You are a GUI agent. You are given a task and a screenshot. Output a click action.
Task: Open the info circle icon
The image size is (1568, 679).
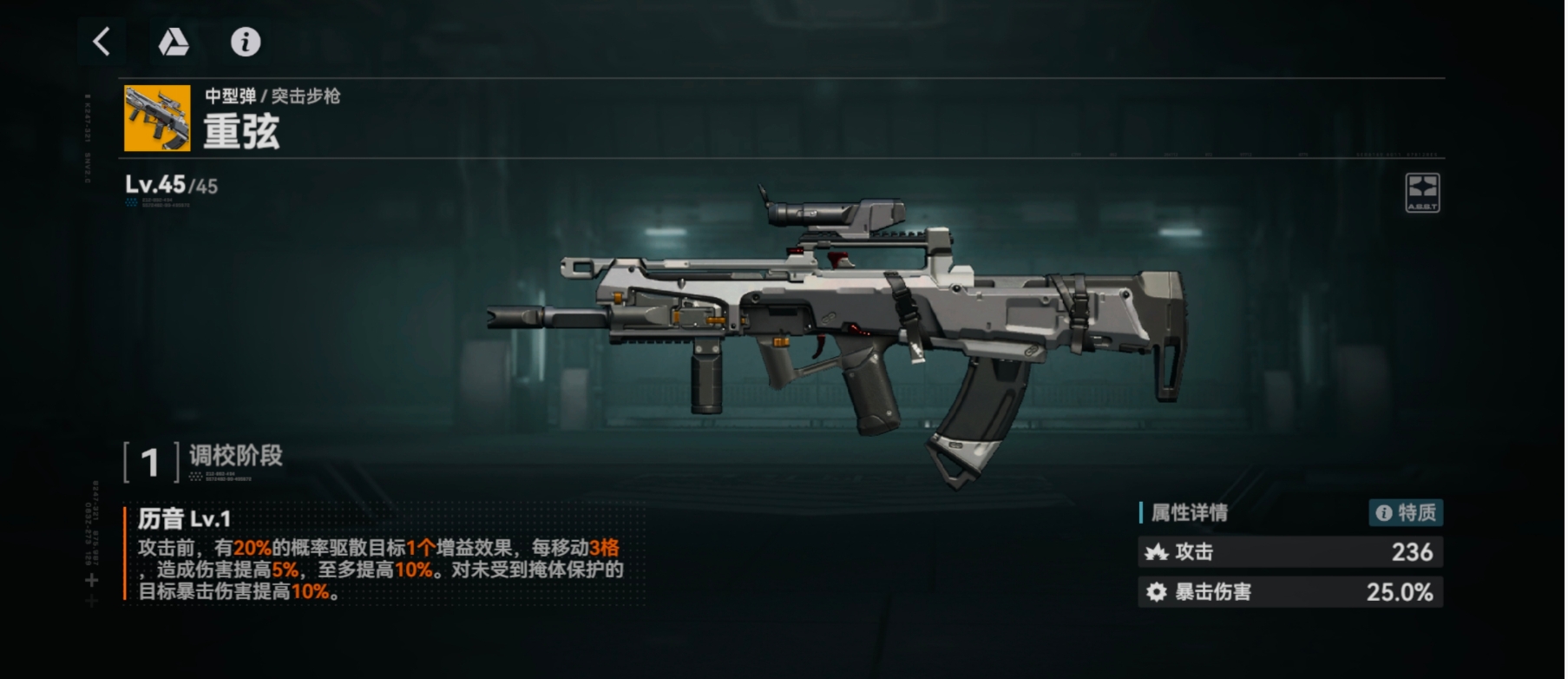pyautogui.click(x=246, y=42)
